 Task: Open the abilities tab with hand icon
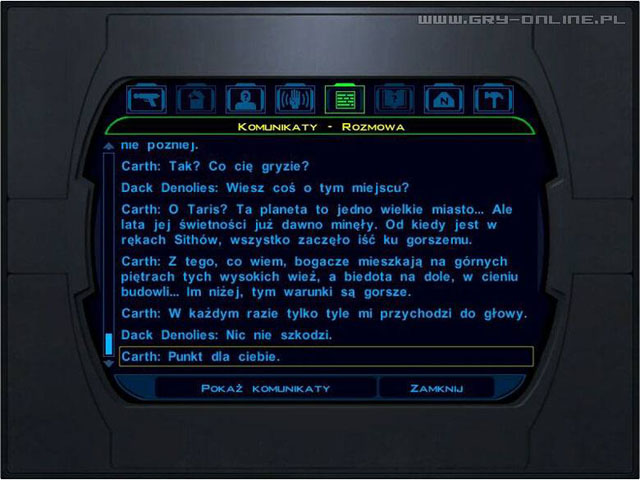(x=295, y=98)
